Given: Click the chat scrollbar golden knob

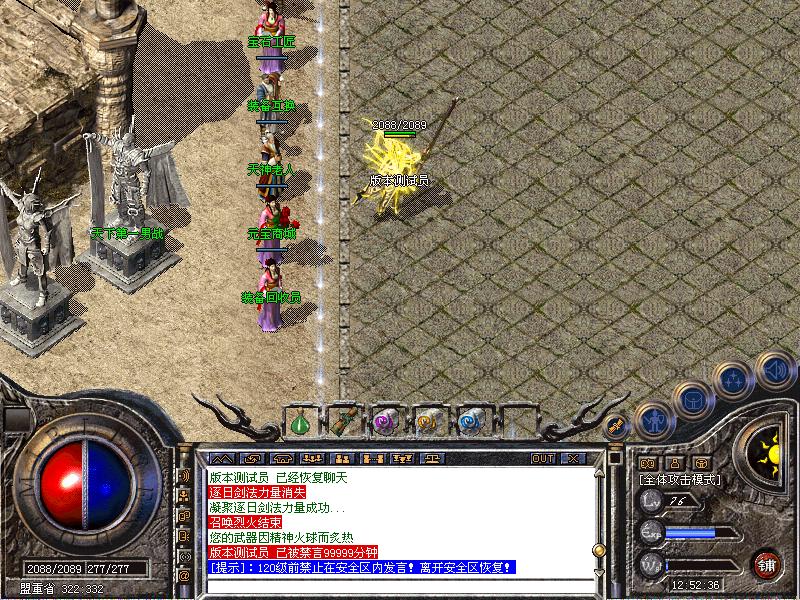Looking at the screenshot, I should [600, 549].
